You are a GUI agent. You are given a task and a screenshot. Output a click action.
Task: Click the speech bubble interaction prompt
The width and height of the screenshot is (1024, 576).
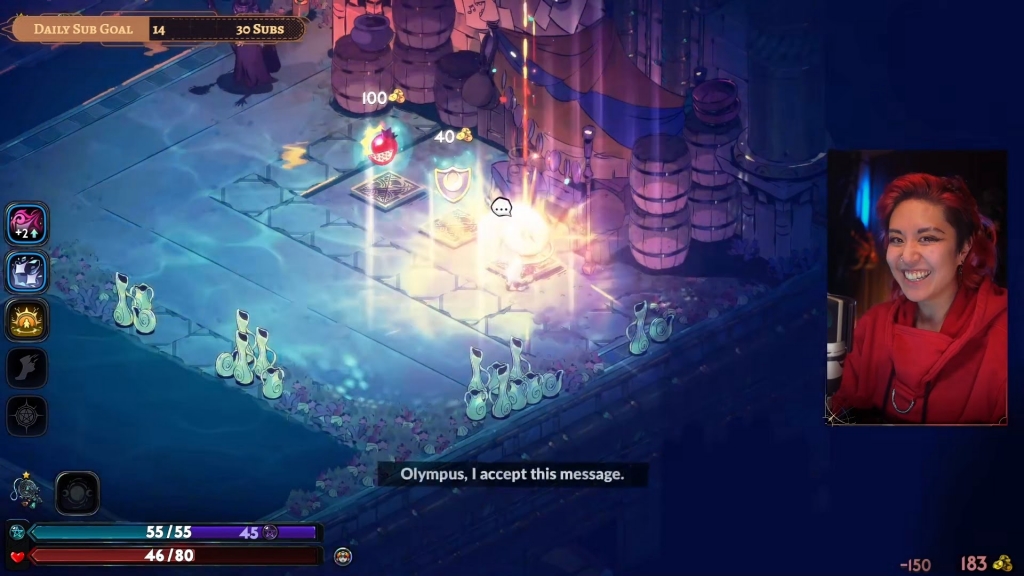(x=501, y=208)
